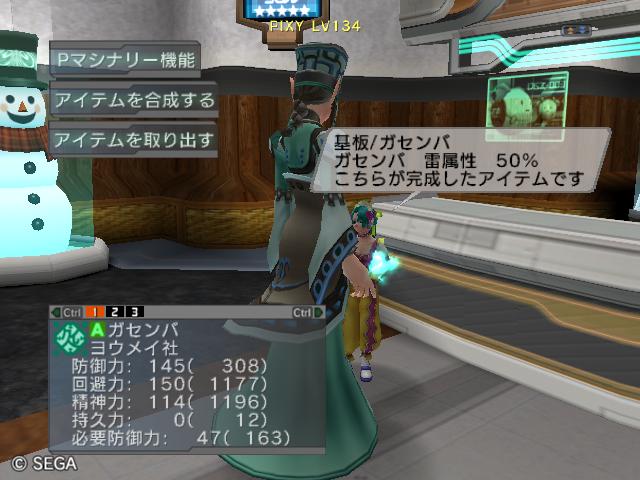Viewport: 640px width, 480px height.
Task: Open item info page 3 tab
Action: (134, 312)
